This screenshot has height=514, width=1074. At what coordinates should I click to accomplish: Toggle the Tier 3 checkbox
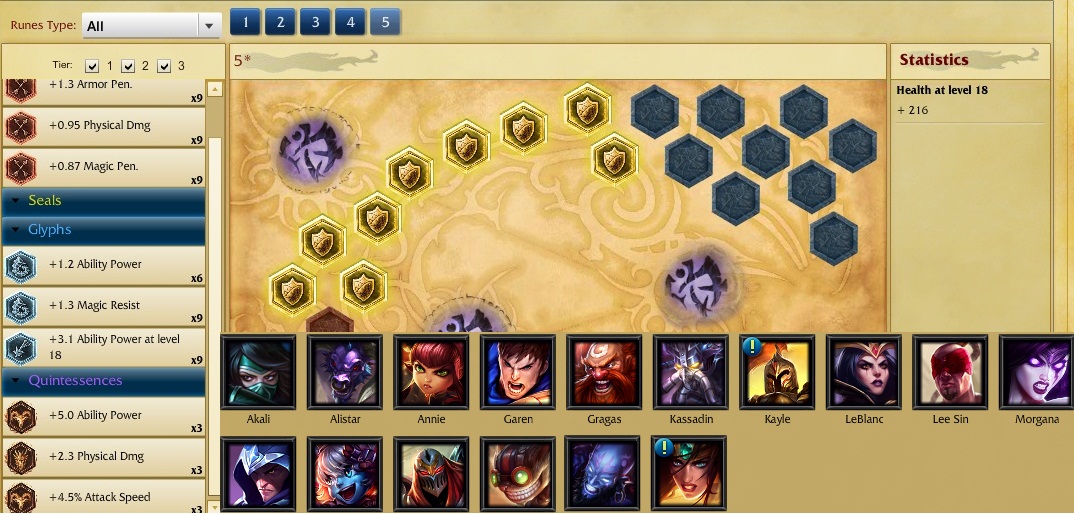click(164, 66)
